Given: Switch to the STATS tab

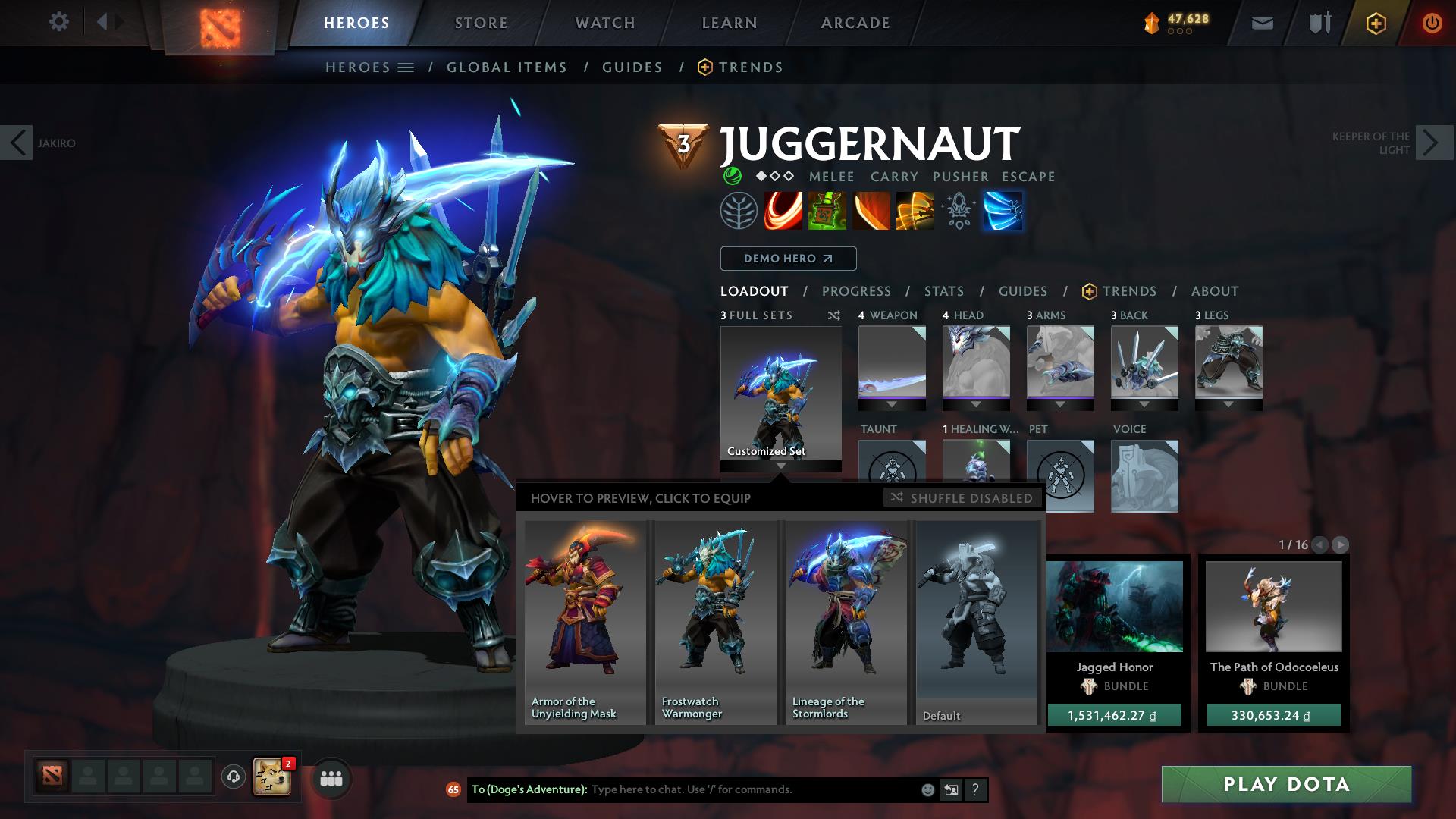Looking at the screenshot, I should 943,291.
